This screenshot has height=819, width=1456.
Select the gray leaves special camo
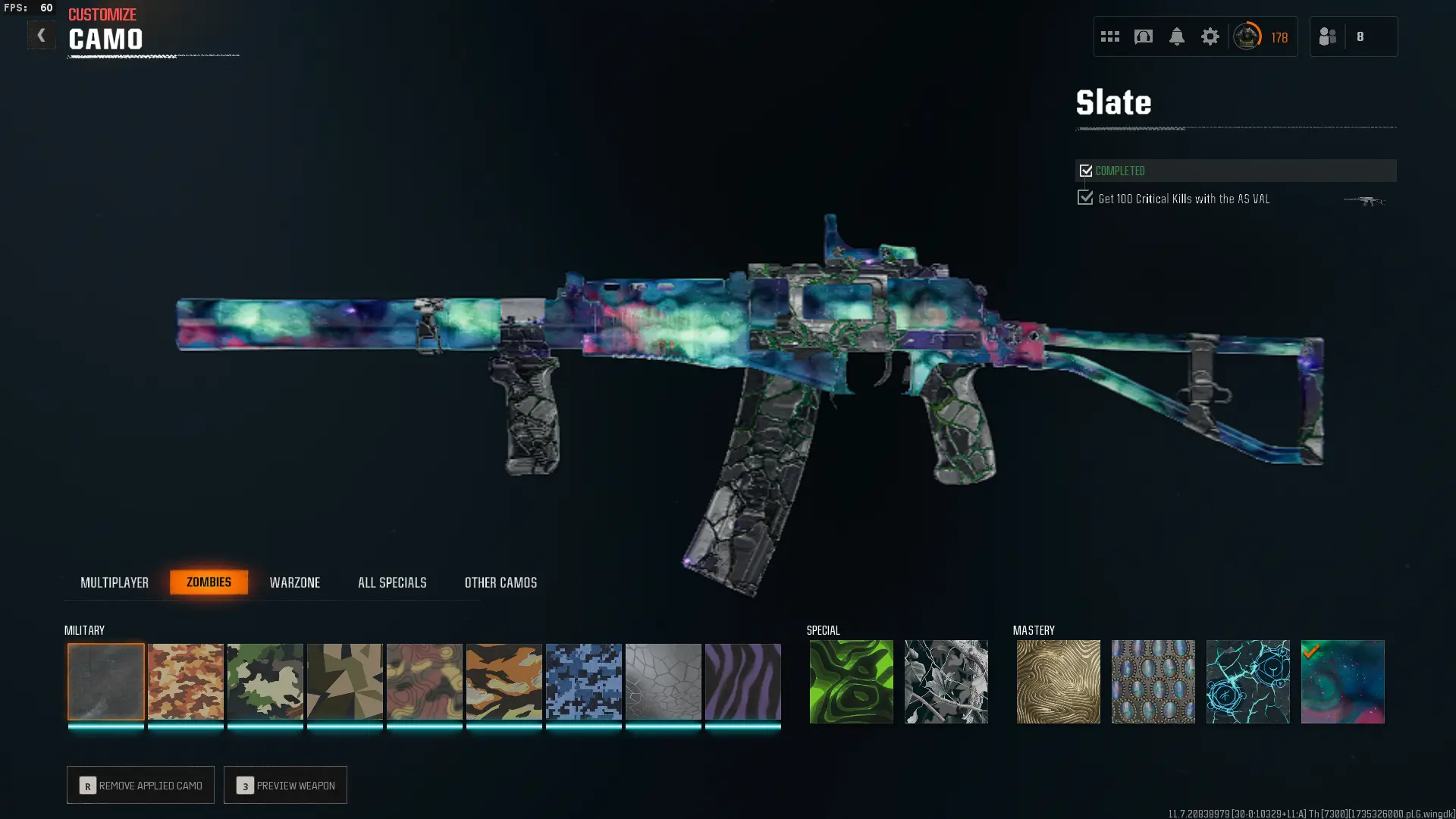click(x=946, y=681)
